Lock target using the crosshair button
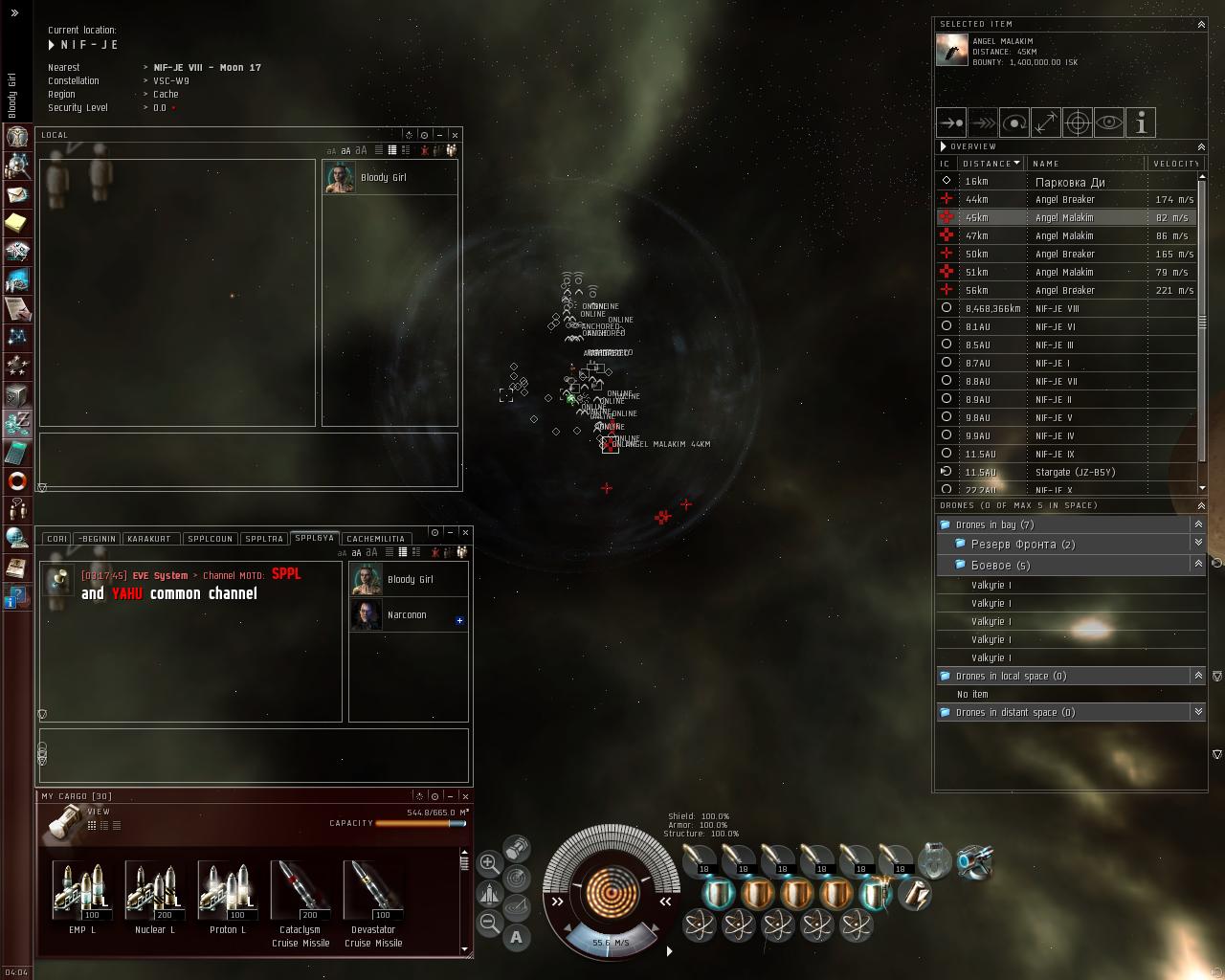This screenshot has height=980, width=1225. point(1078,122)
